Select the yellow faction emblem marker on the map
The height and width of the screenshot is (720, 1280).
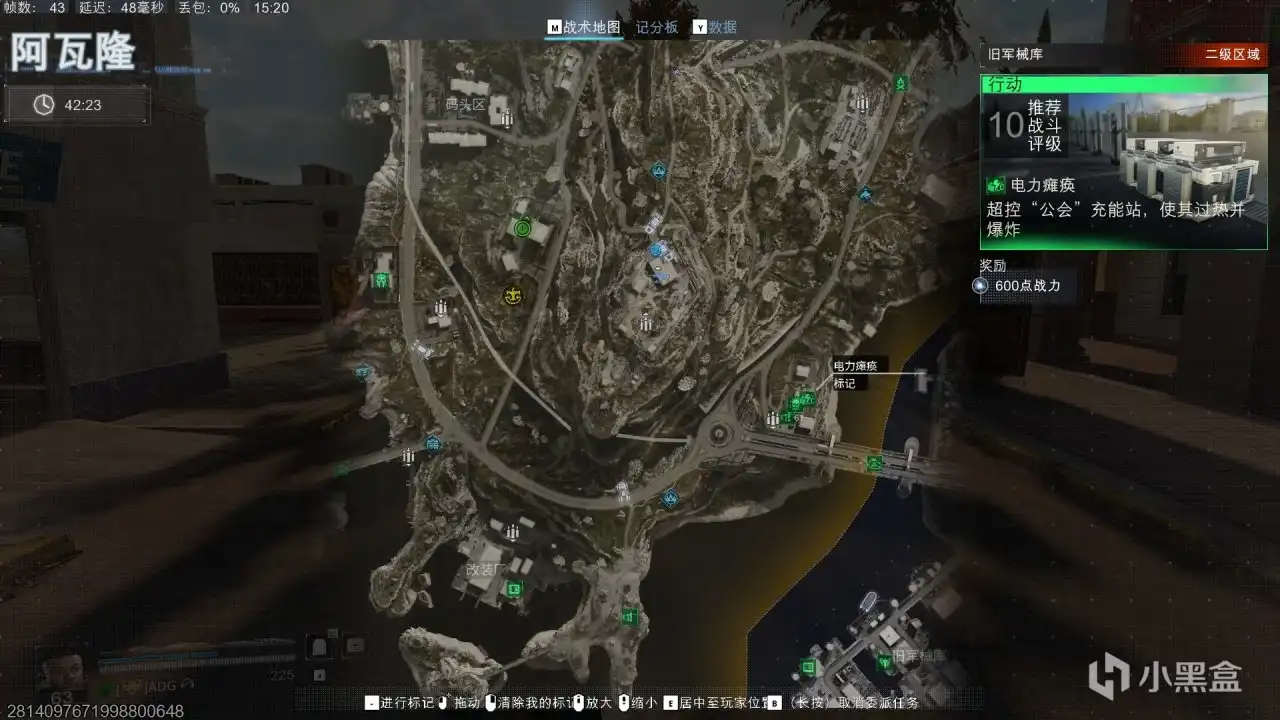513,294
